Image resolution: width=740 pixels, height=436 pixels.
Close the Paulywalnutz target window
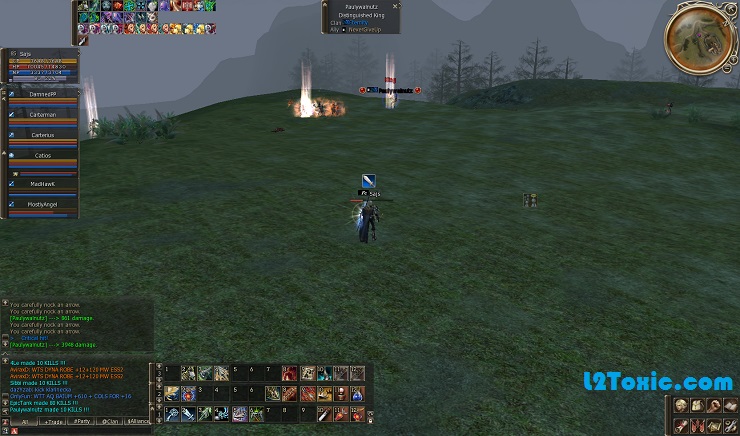click(396, 6)
